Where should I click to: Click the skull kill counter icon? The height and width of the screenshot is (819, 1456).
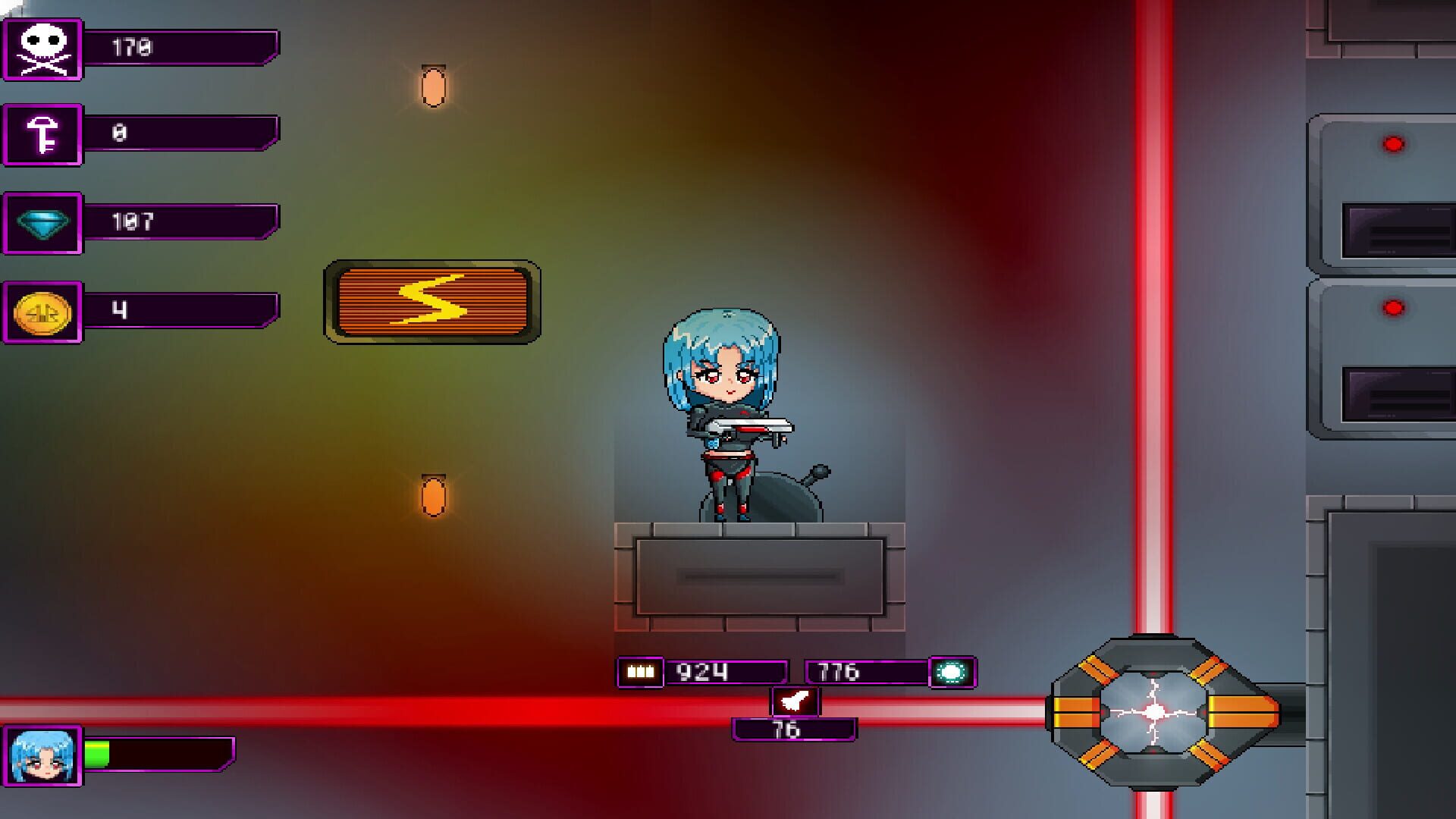[x=42, y=49]
